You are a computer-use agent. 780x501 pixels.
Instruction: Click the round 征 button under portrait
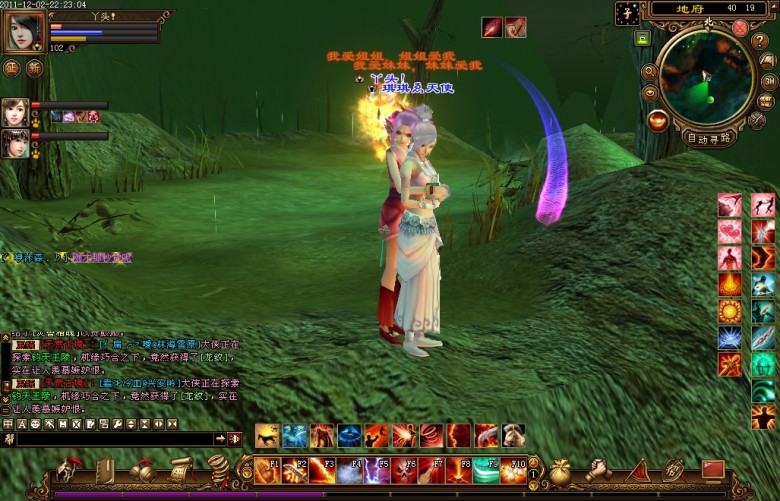coord(11,68)
